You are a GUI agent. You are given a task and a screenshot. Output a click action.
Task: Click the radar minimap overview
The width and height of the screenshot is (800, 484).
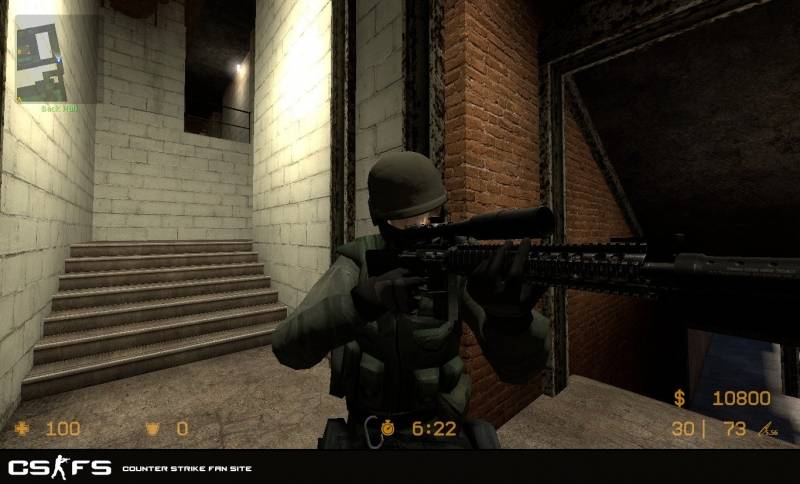click(x=56, y=57)
